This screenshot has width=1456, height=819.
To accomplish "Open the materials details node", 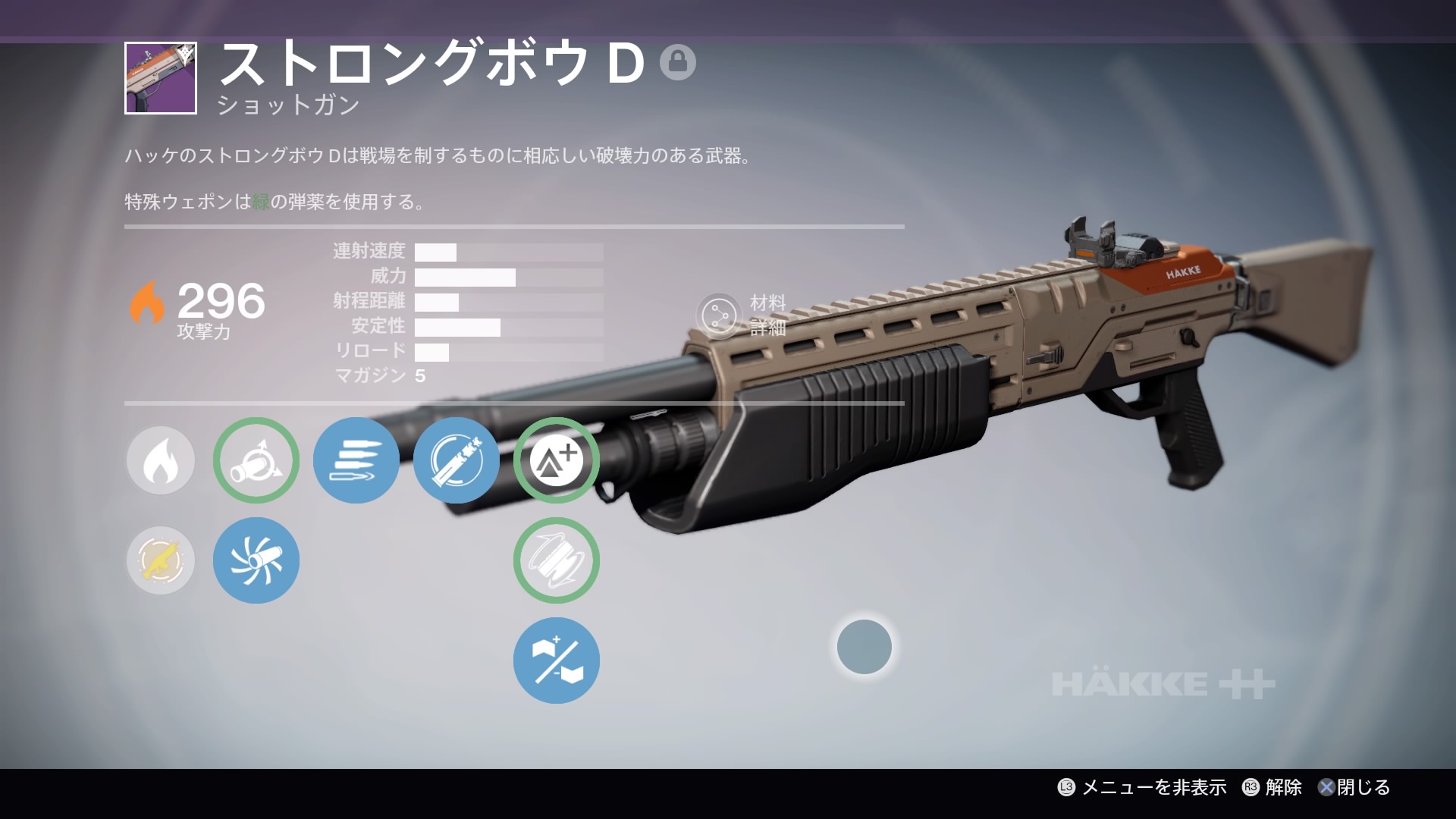I will click(x=719, y=315).
